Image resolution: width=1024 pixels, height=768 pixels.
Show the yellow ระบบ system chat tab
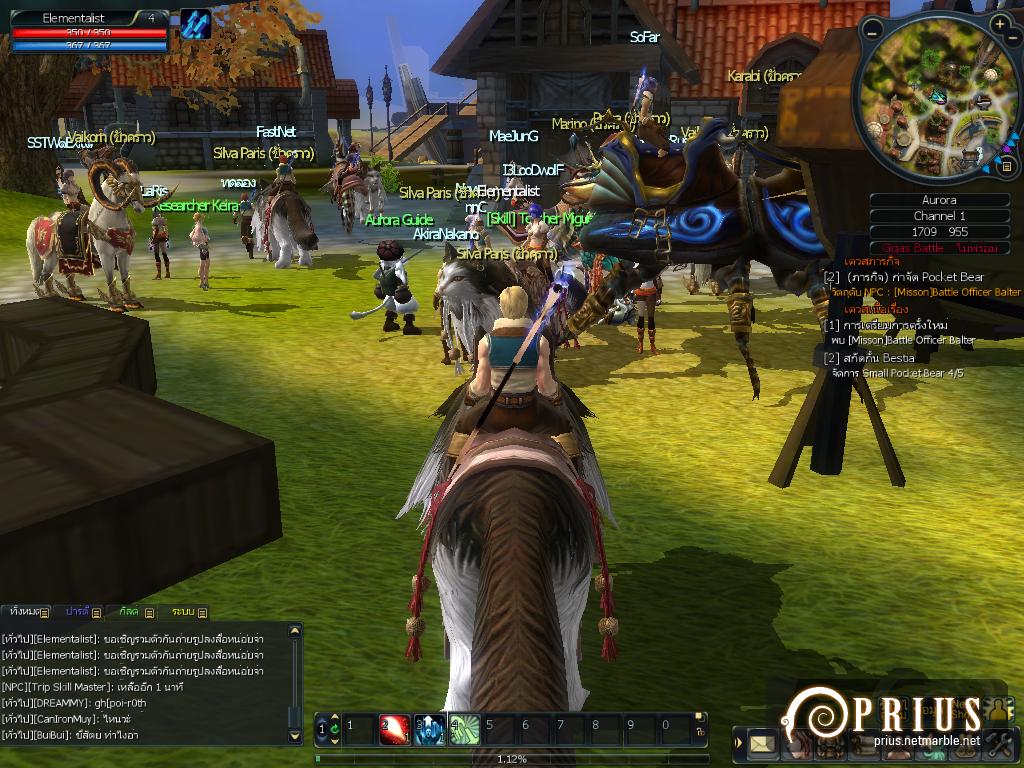point(184,611)
